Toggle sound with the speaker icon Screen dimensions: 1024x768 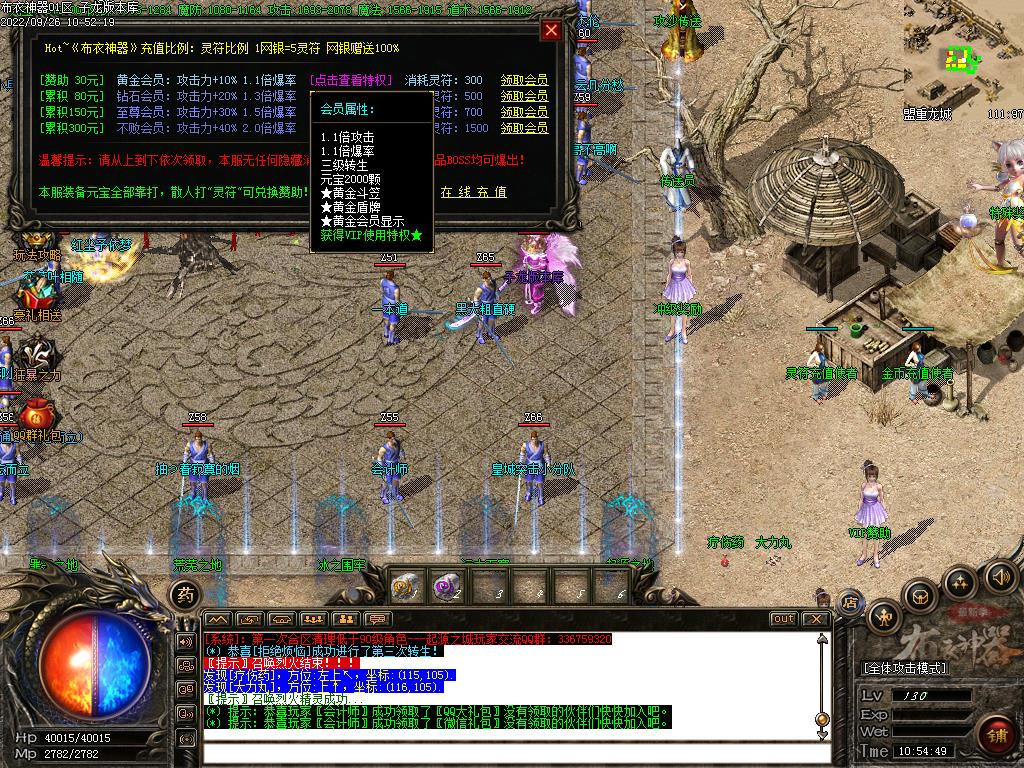pyautogui.click(x=1001, y=576)
